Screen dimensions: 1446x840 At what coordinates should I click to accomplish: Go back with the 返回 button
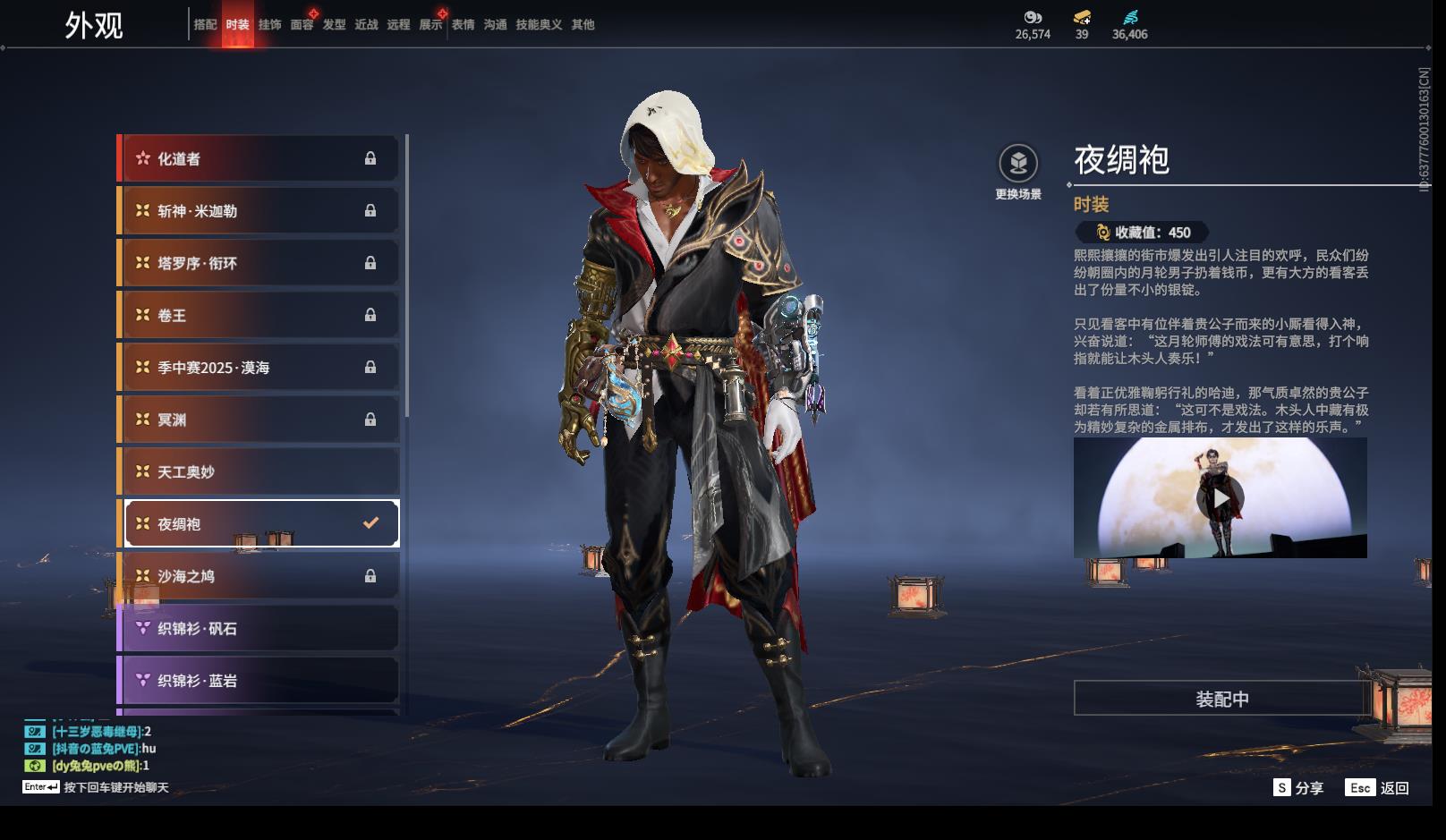(x=1378, y=787)
